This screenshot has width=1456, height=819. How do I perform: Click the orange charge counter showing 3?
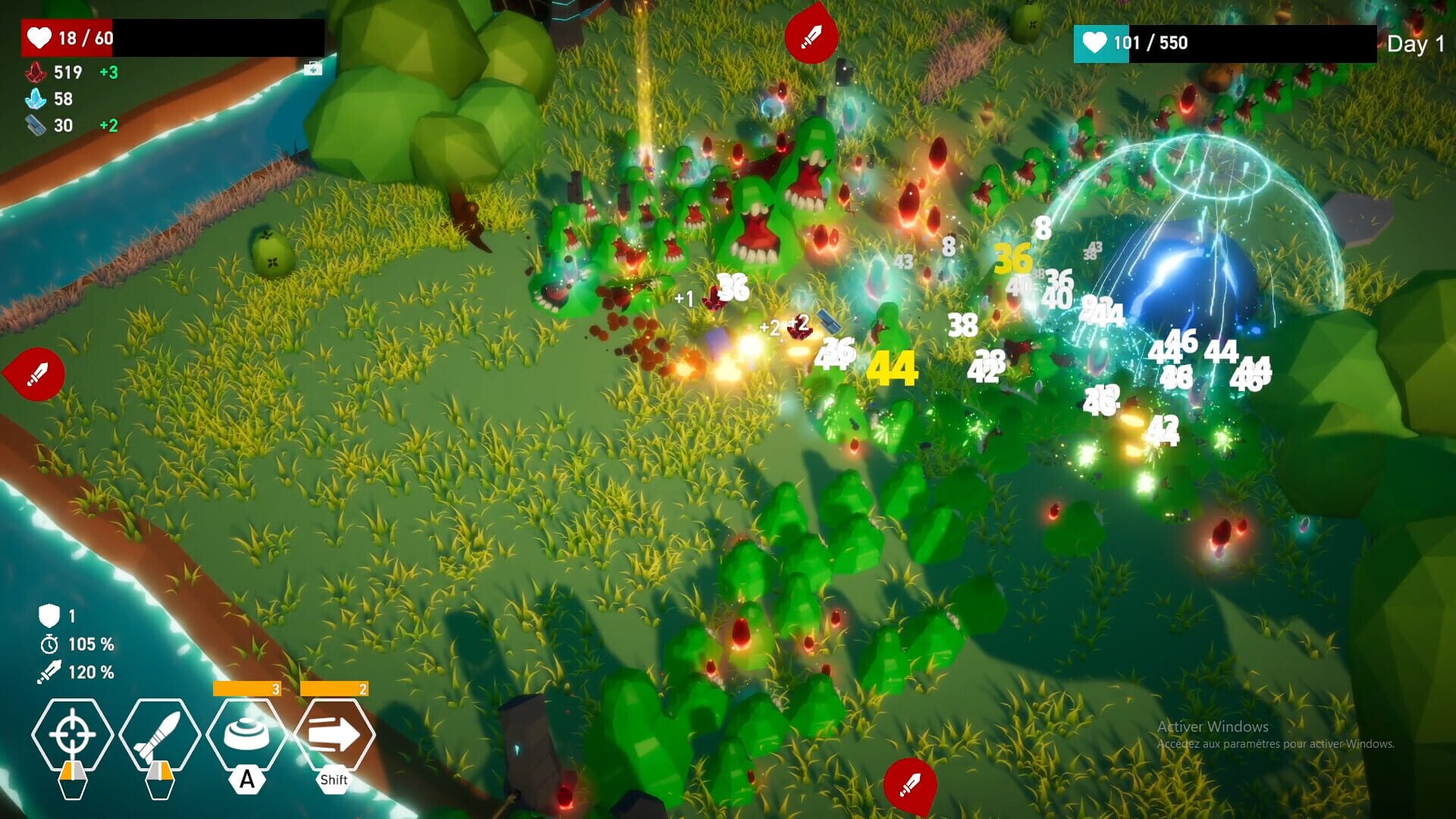pos(246,689)
